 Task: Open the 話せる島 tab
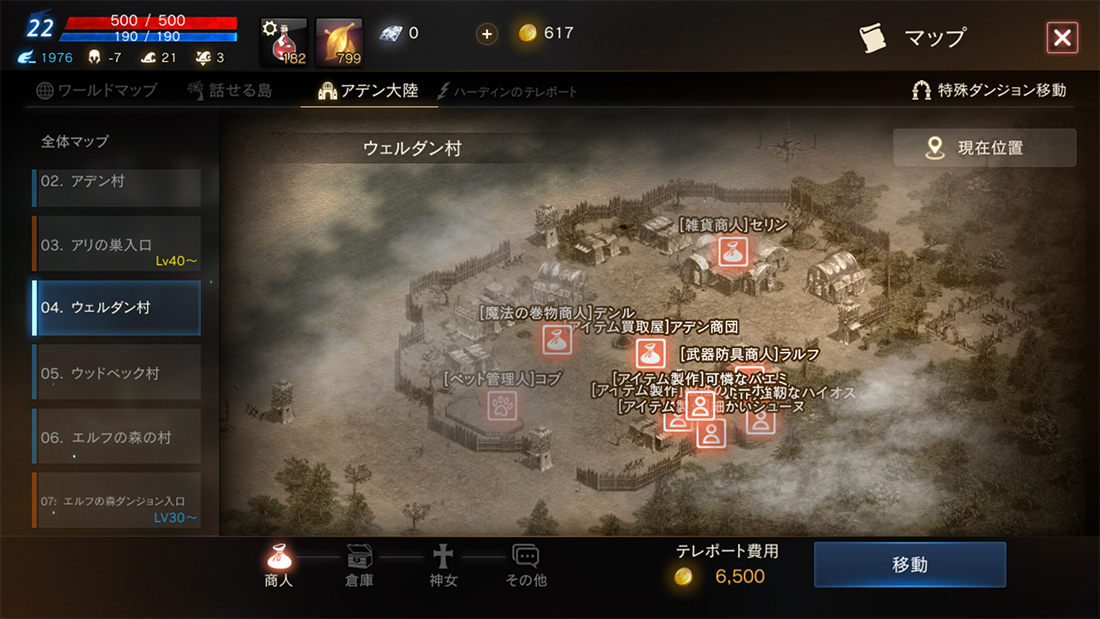point(229,91)
